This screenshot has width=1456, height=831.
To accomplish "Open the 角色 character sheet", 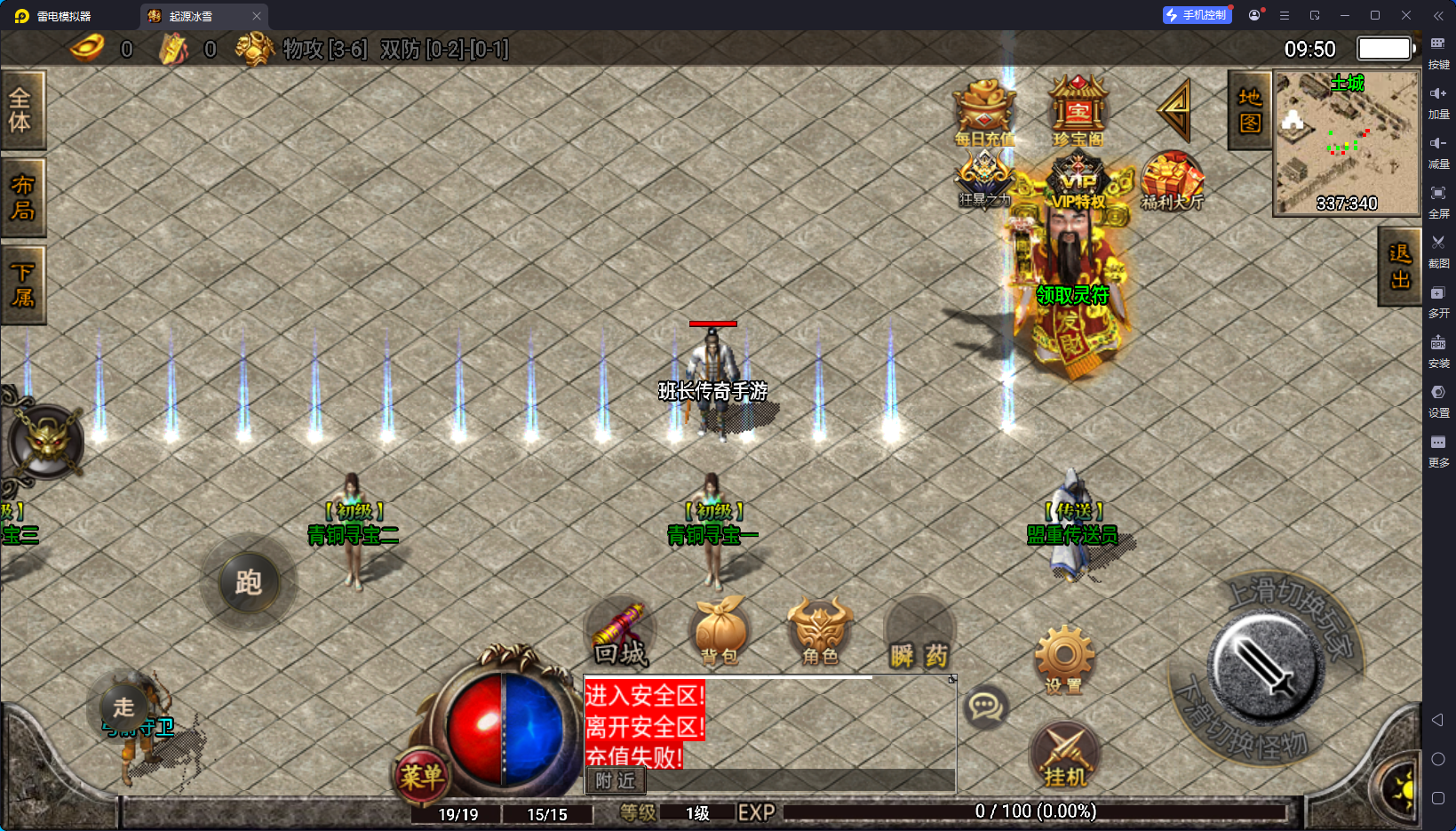I will pos(819,633).
